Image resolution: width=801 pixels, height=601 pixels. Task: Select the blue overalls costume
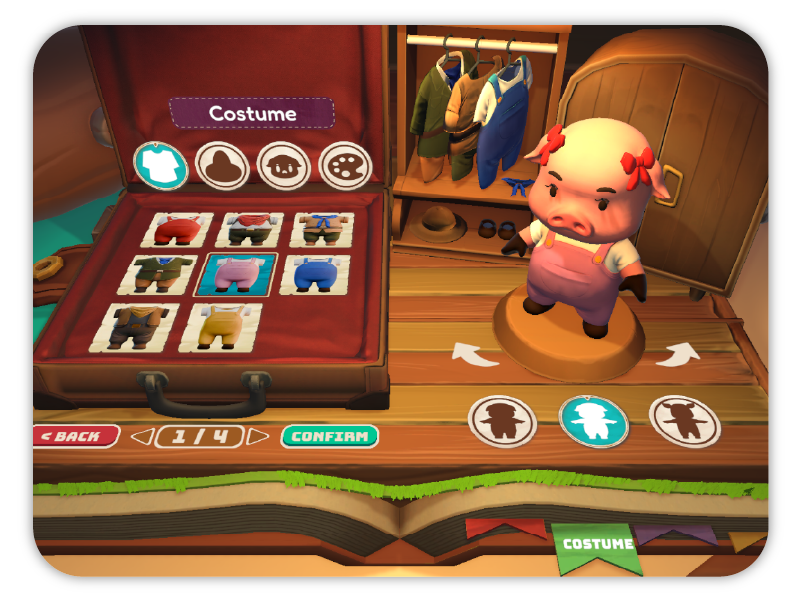[316, 274]
